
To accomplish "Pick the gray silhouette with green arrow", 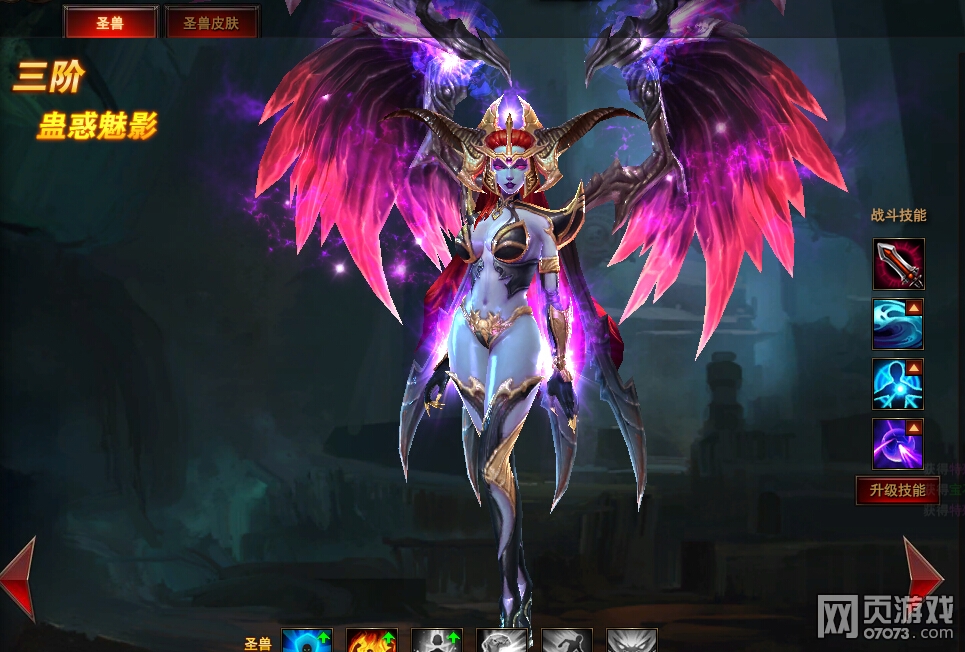I will (x=437, y=640).
